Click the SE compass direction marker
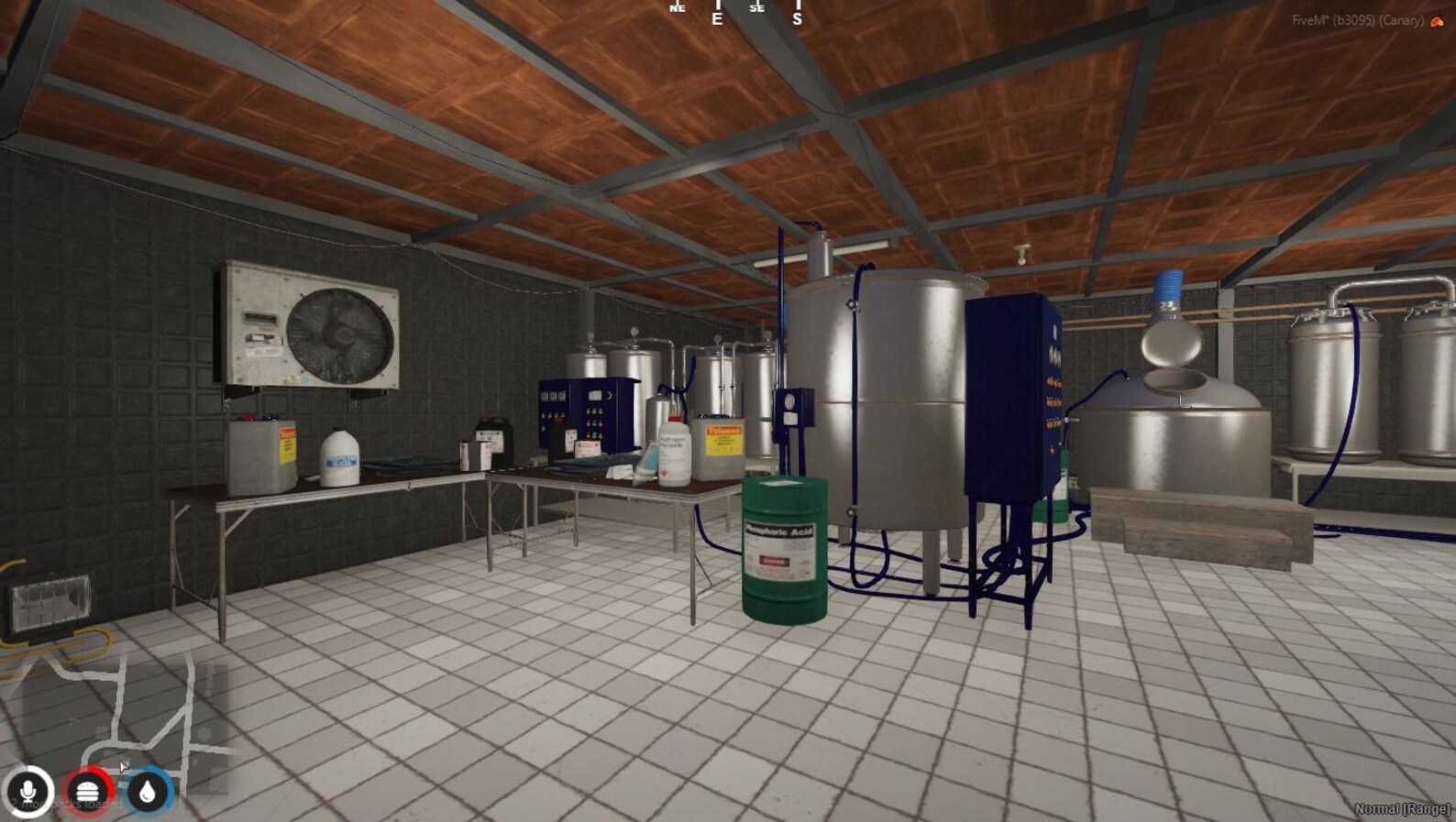Image resolution: width=1456 pixels, height=822 pixels. [x=757, y=9]
